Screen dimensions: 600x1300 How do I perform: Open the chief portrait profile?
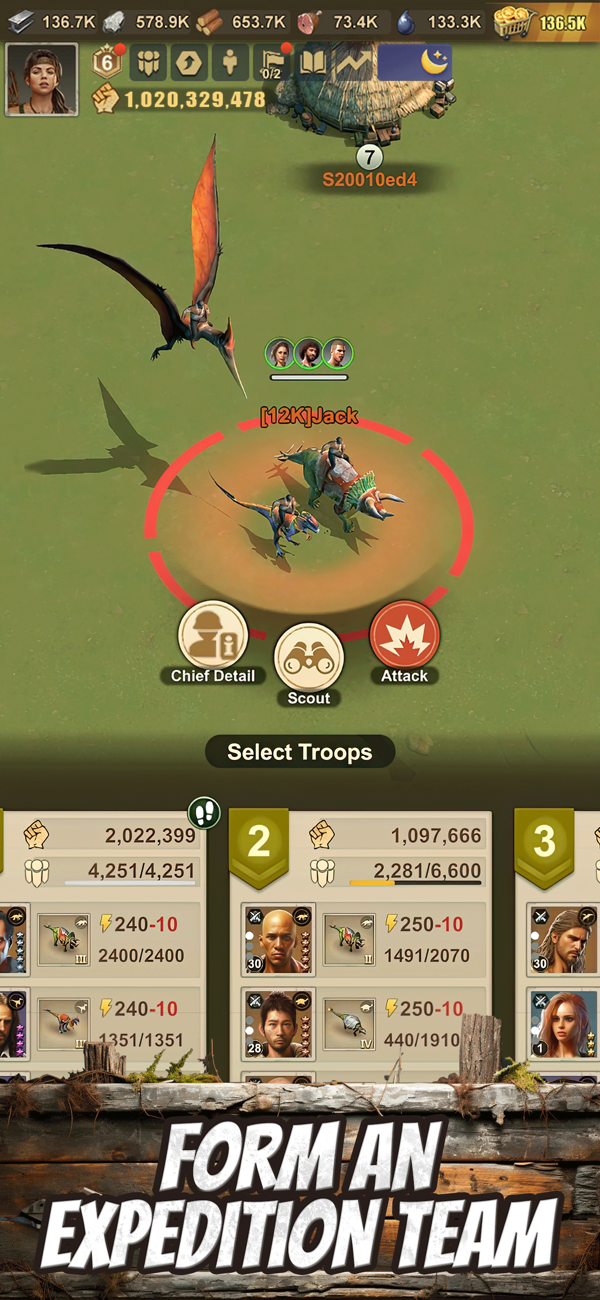click(42, 79)
